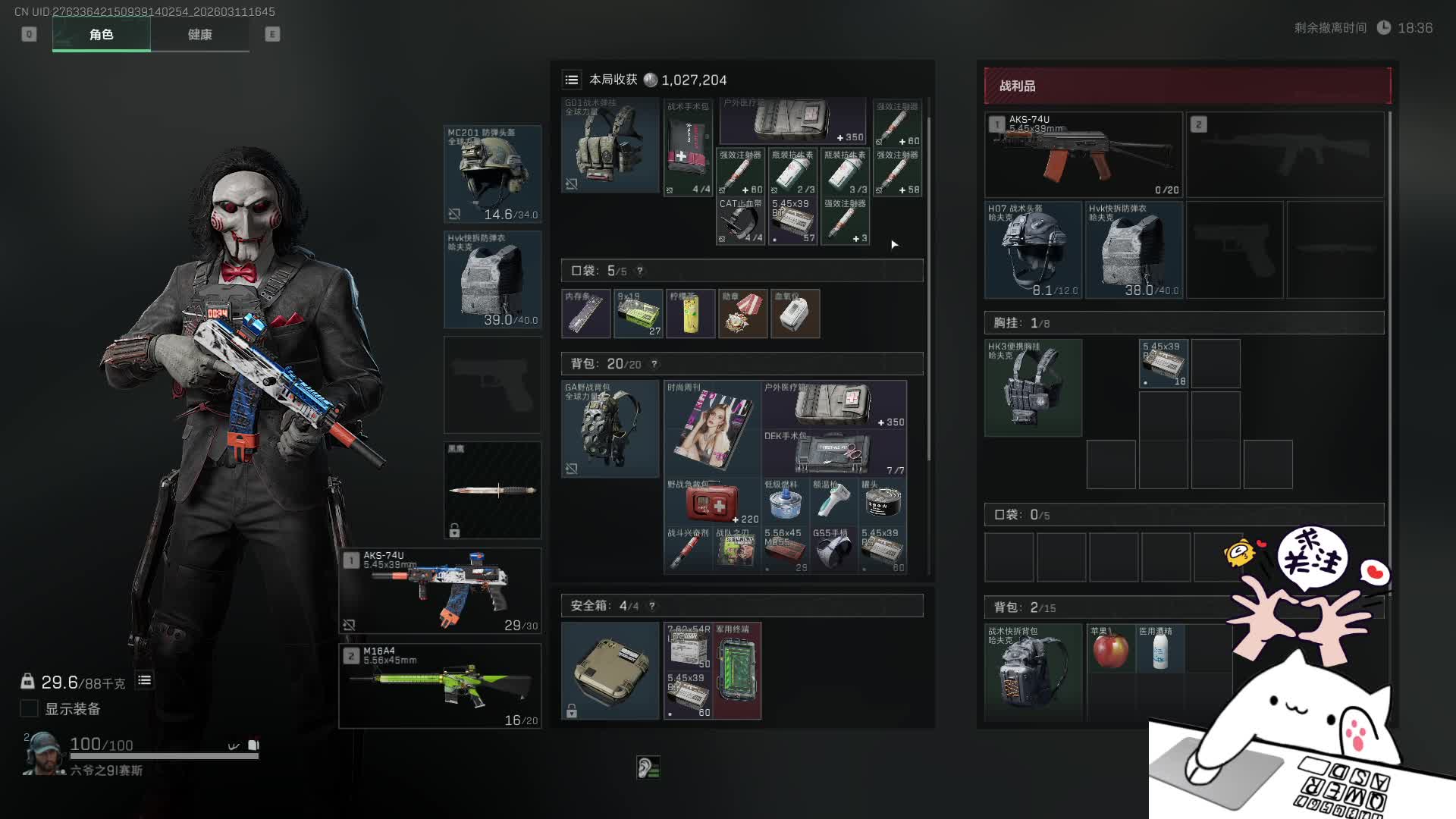This screenshot has width=1456, height=819.
Task: Take the loot AKS-74U rifle
Action: [x=1083, y=155]
